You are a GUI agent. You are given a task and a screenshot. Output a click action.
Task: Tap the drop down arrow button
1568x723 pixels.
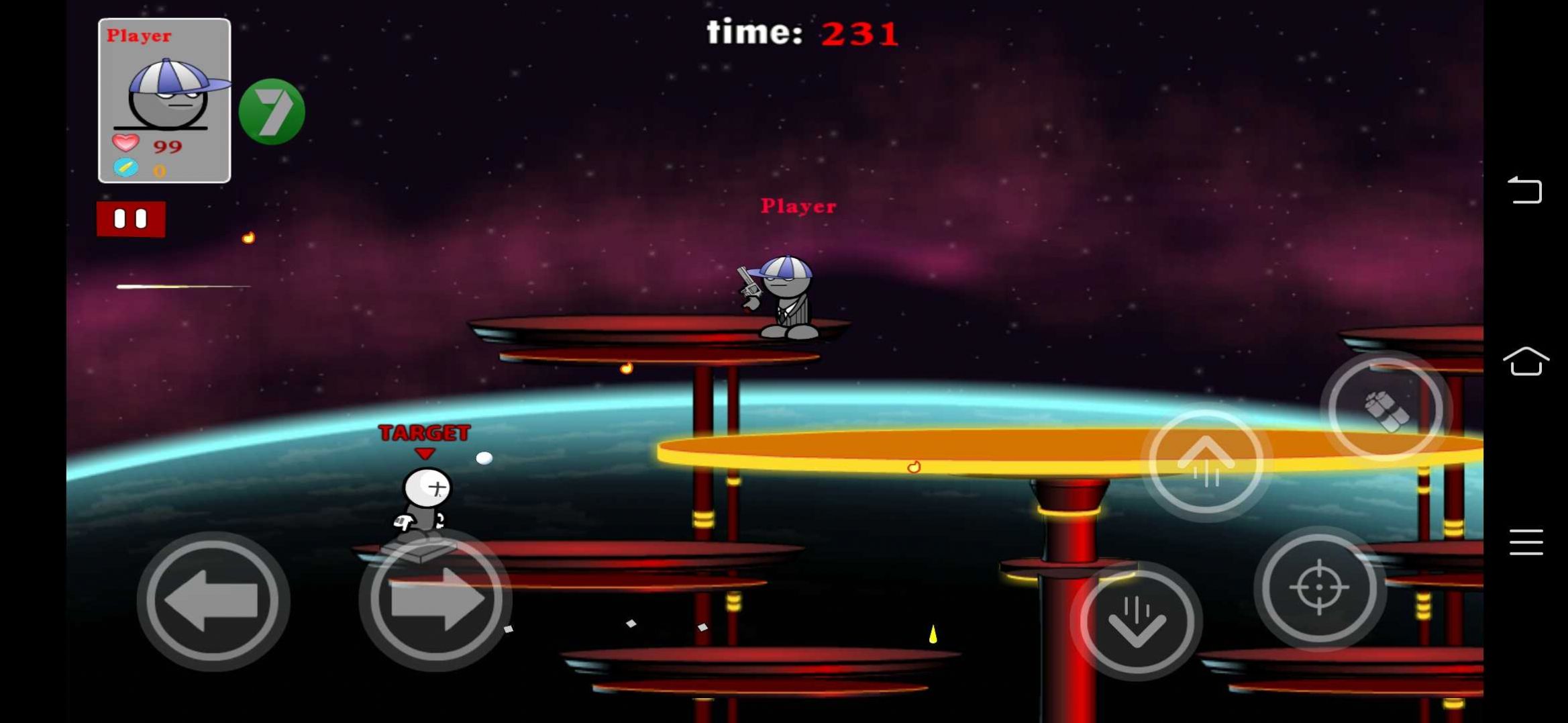[x=1137, y=621]
